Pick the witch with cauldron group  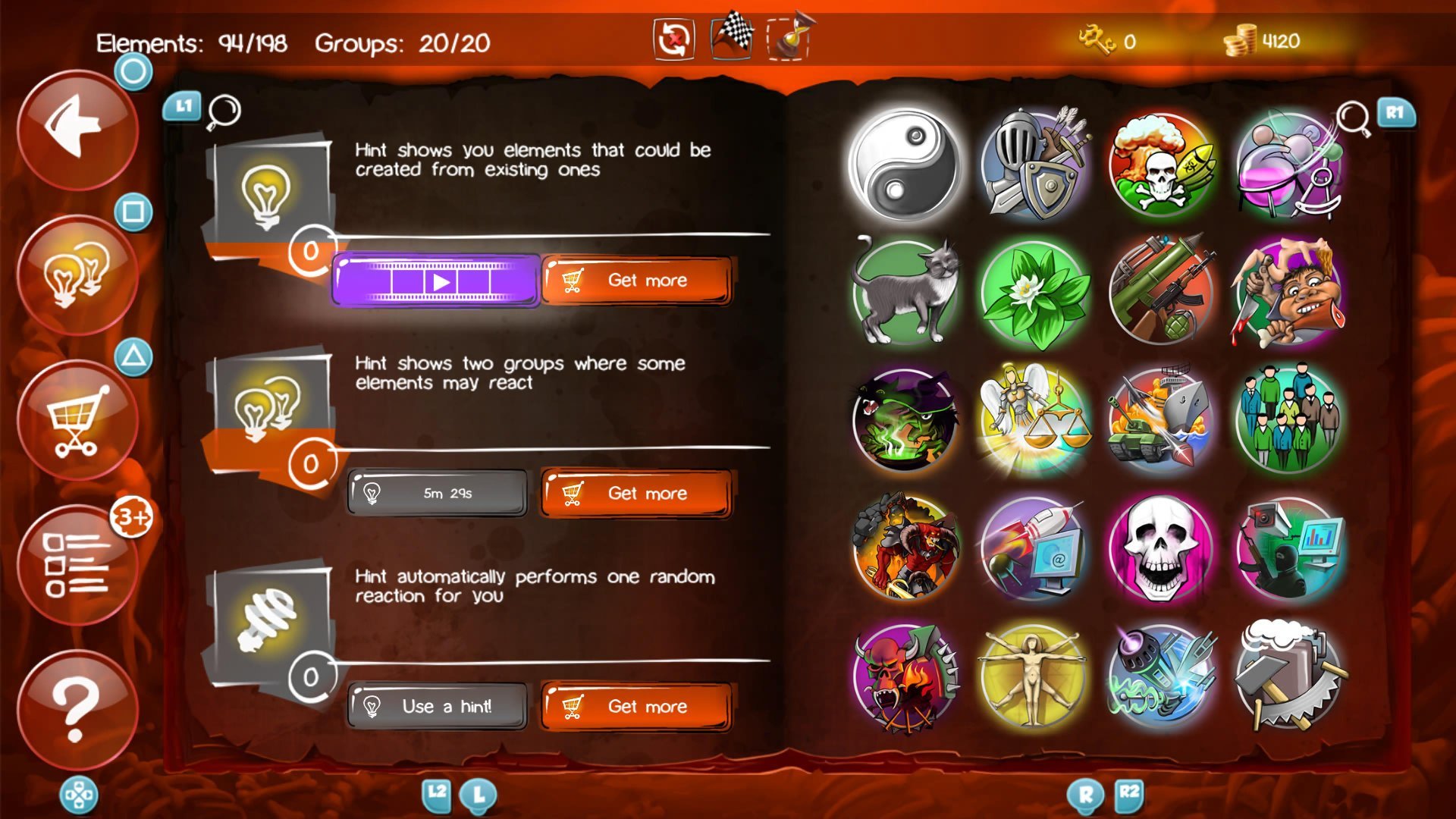(904, 419)
